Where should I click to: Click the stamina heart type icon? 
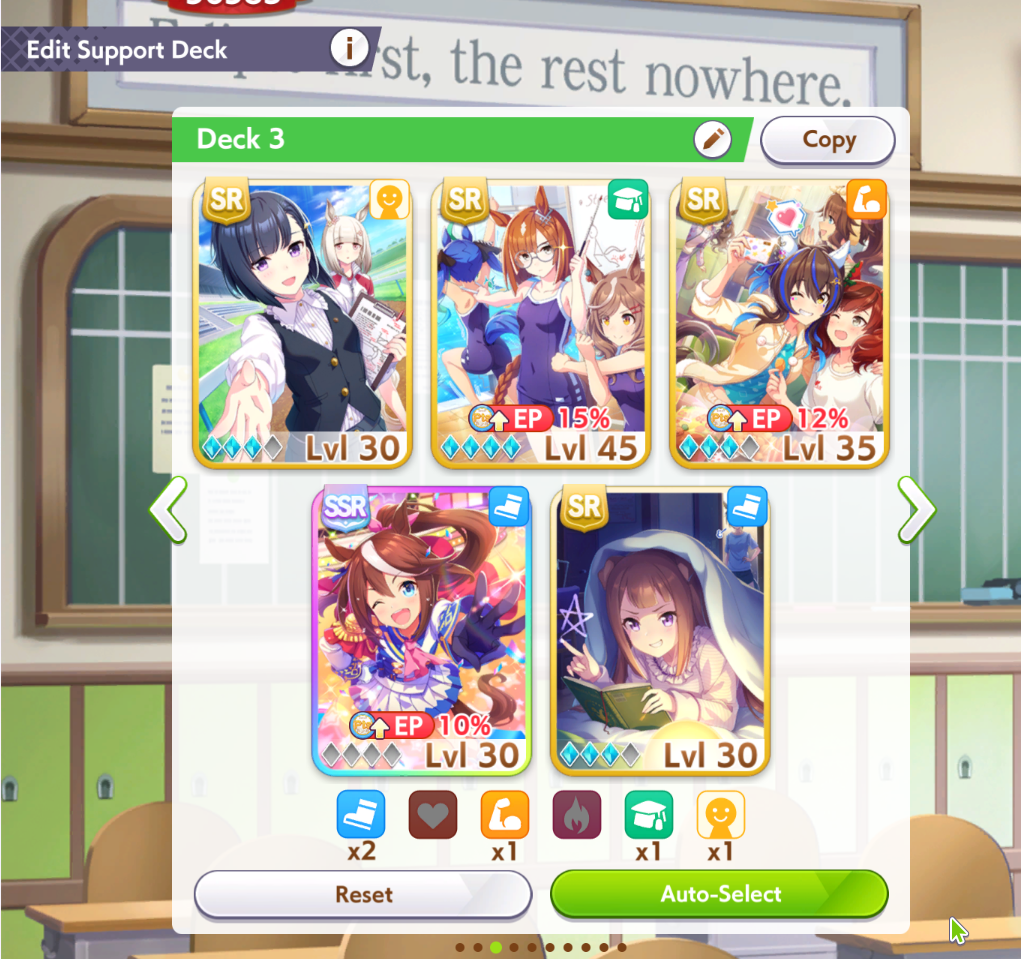click(x=432, y=814)
